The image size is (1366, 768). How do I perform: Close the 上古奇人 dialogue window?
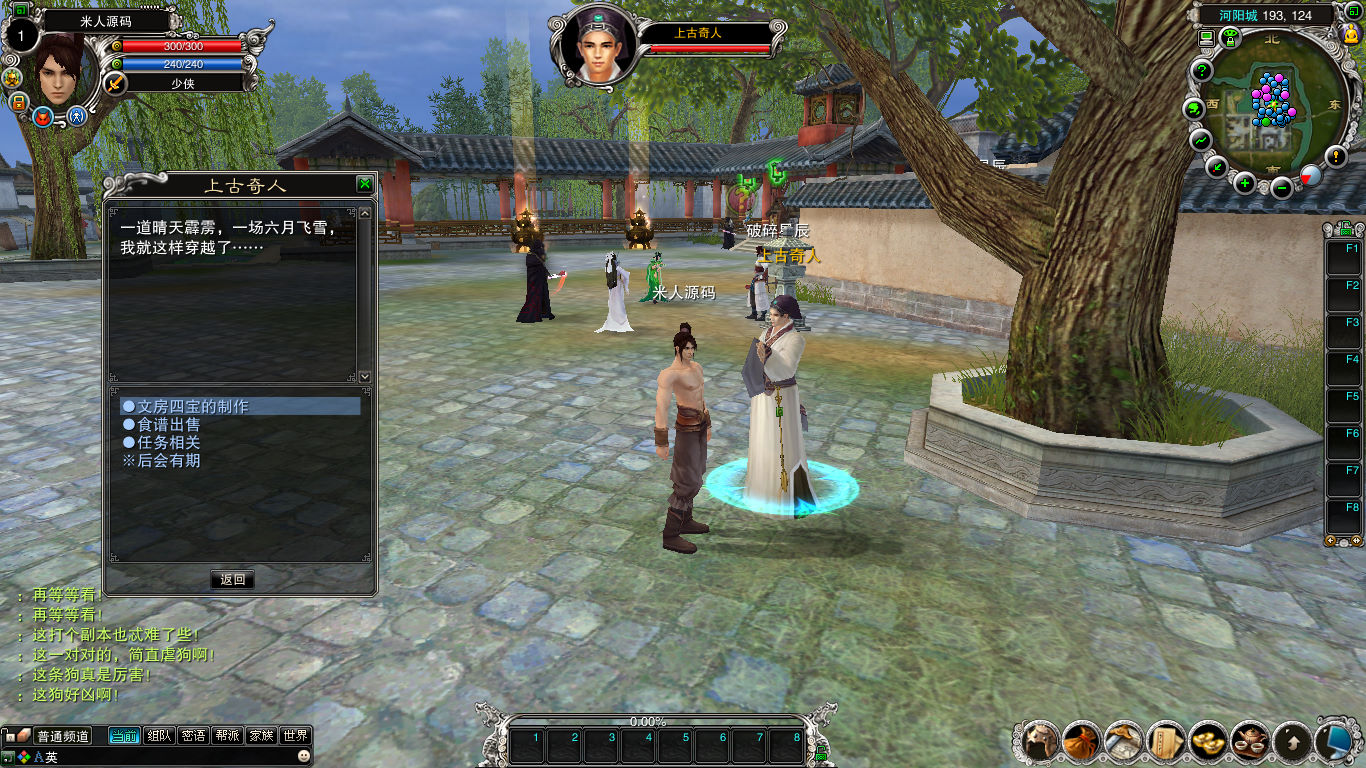(365, 184)
